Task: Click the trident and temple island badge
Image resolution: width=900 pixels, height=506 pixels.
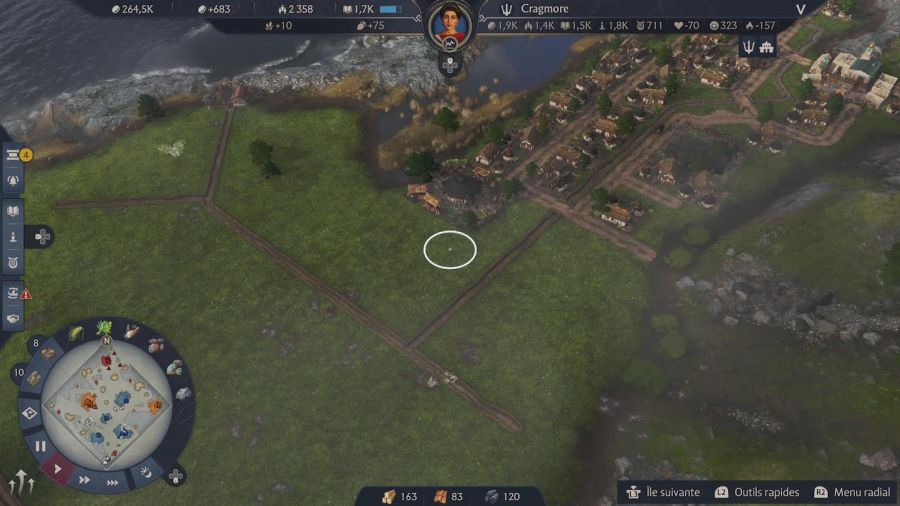Action: point(758,46)
